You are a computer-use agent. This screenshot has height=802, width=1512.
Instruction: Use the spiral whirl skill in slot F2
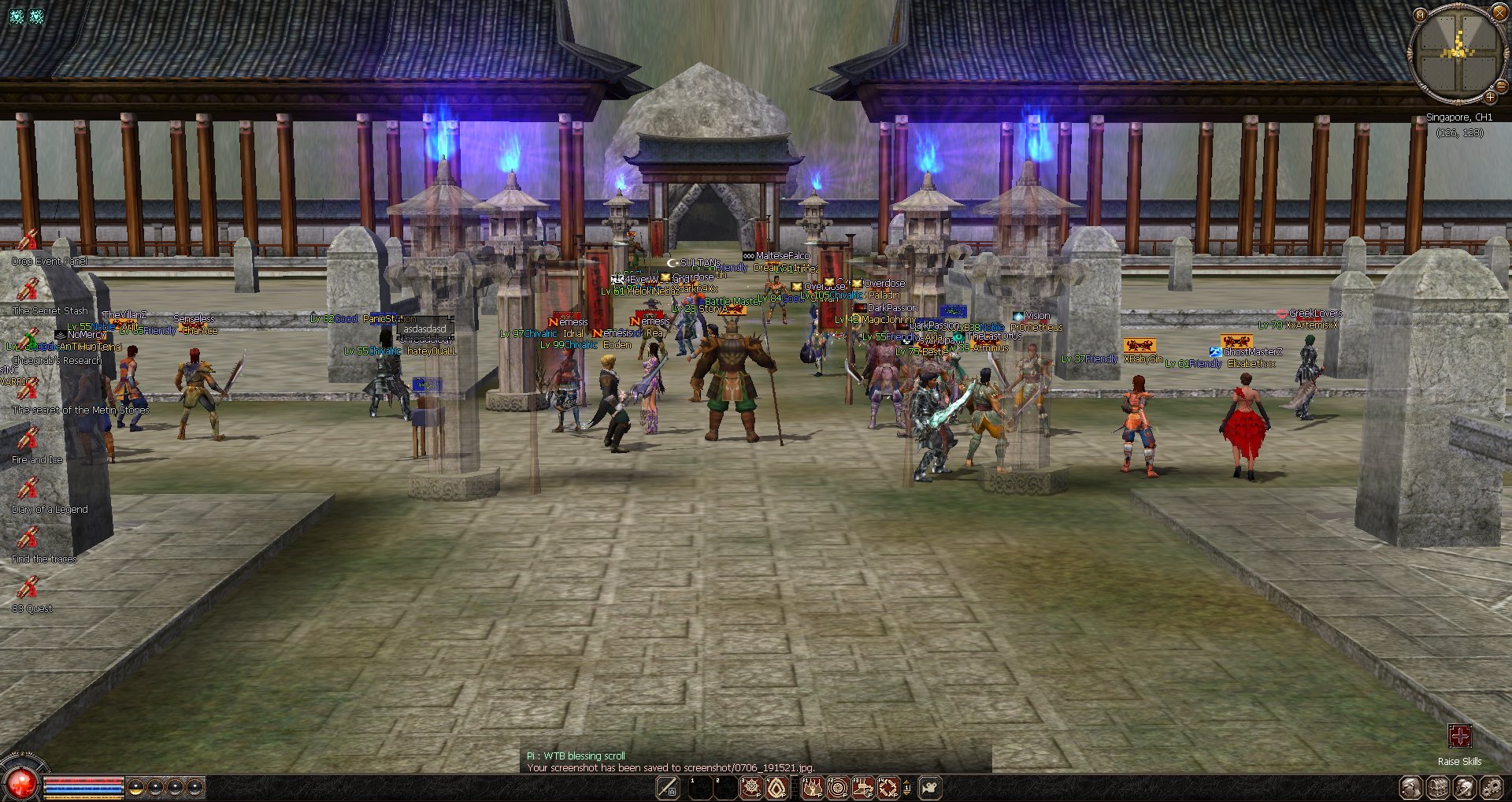[837, 787]
